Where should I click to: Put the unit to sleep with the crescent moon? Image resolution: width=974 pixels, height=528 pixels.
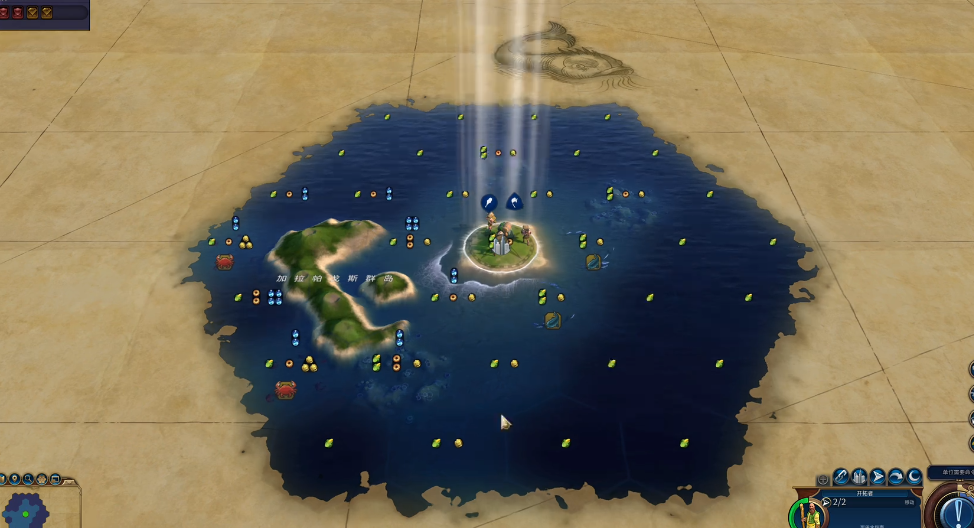coord(914,477)
